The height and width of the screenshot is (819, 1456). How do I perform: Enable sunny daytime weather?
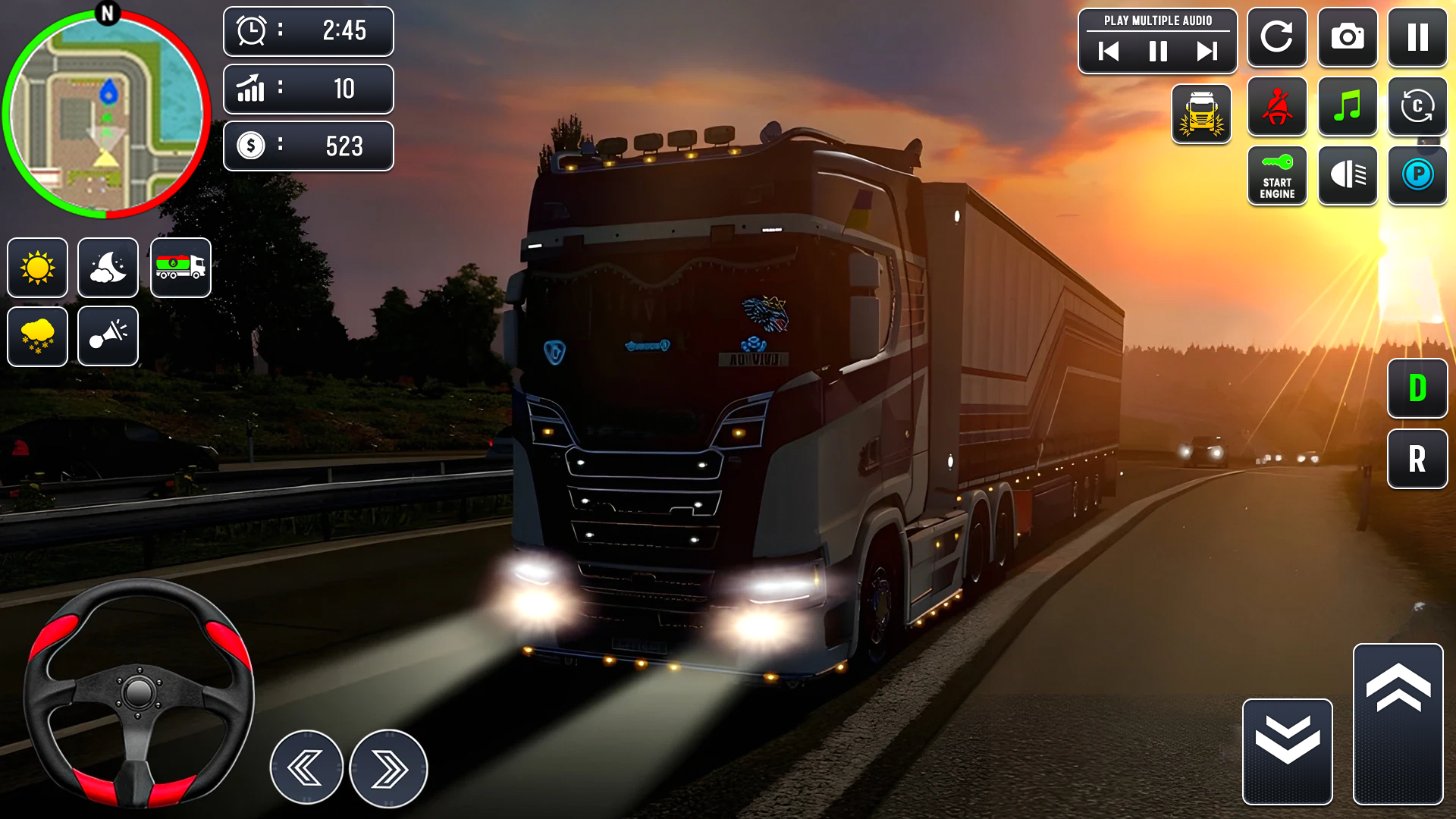click(37, 268)
